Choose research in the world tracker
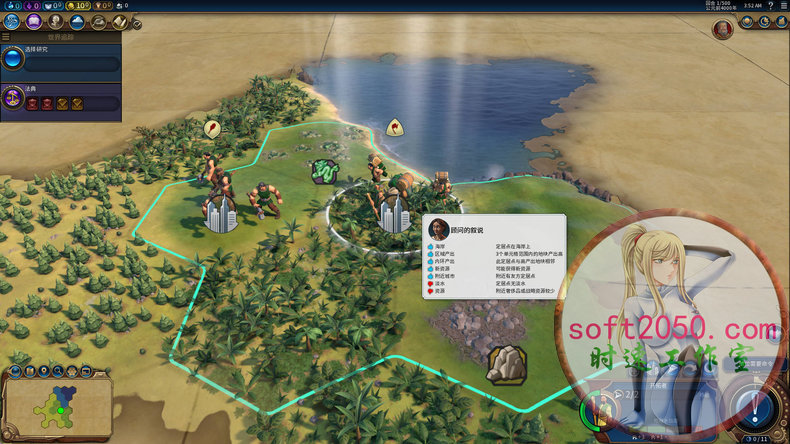Screen dimensions: 790x444 (x=60, y=63)
